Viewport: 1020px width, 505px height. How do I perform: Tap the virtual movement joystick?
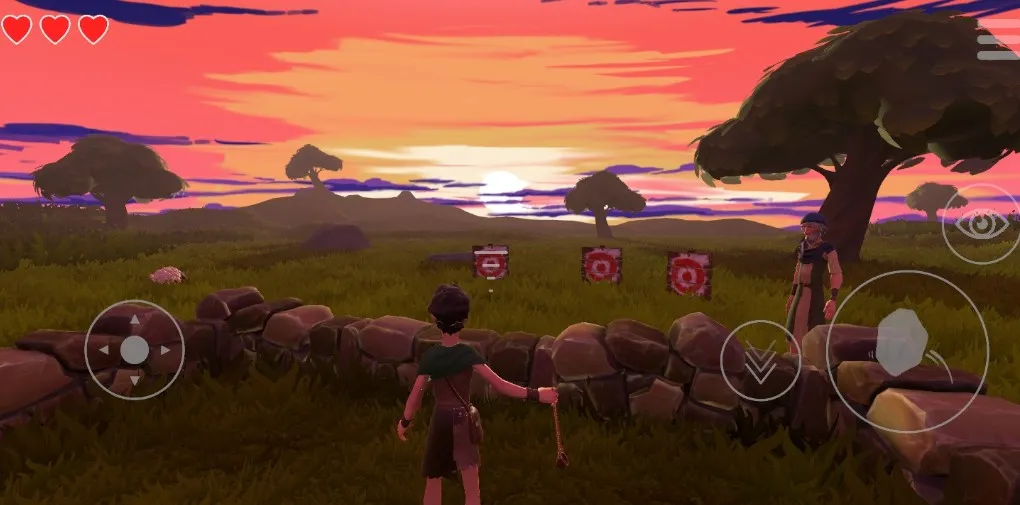(134, 350)
